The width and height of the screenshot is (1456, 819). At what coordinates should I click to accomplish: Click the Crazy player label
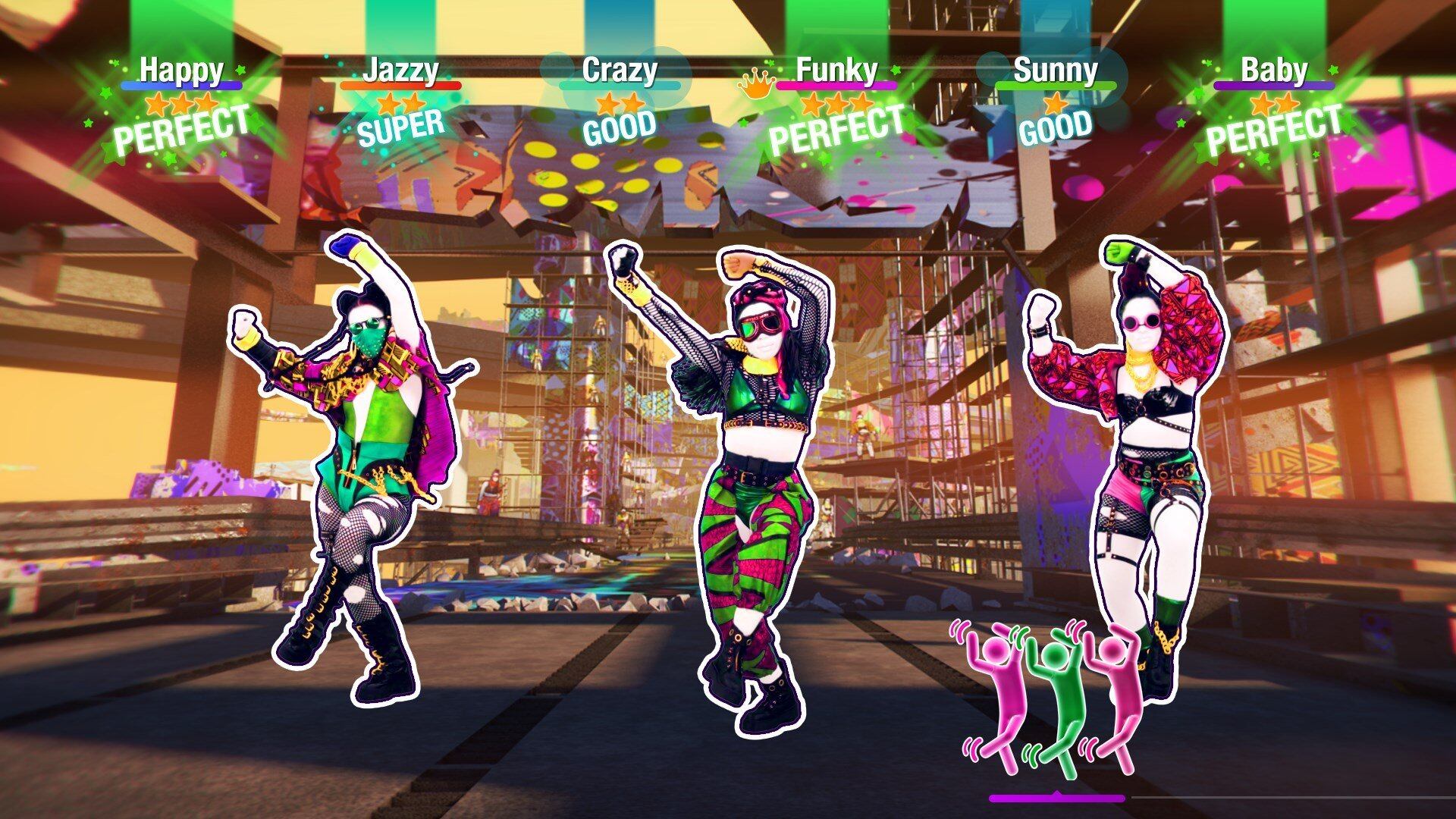620,71
